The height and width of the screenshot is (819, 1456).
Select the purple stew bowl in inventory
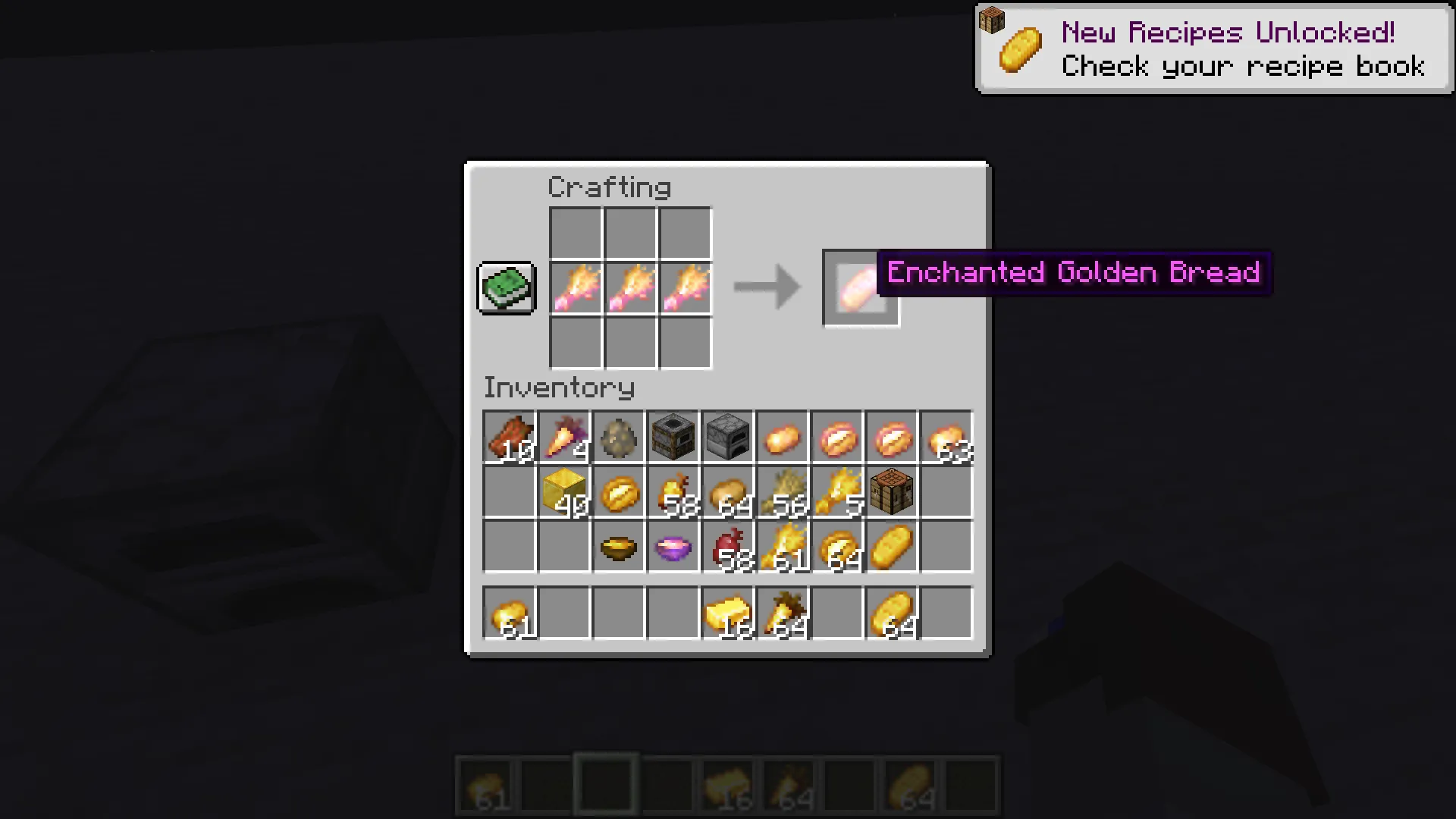point(673,548)
